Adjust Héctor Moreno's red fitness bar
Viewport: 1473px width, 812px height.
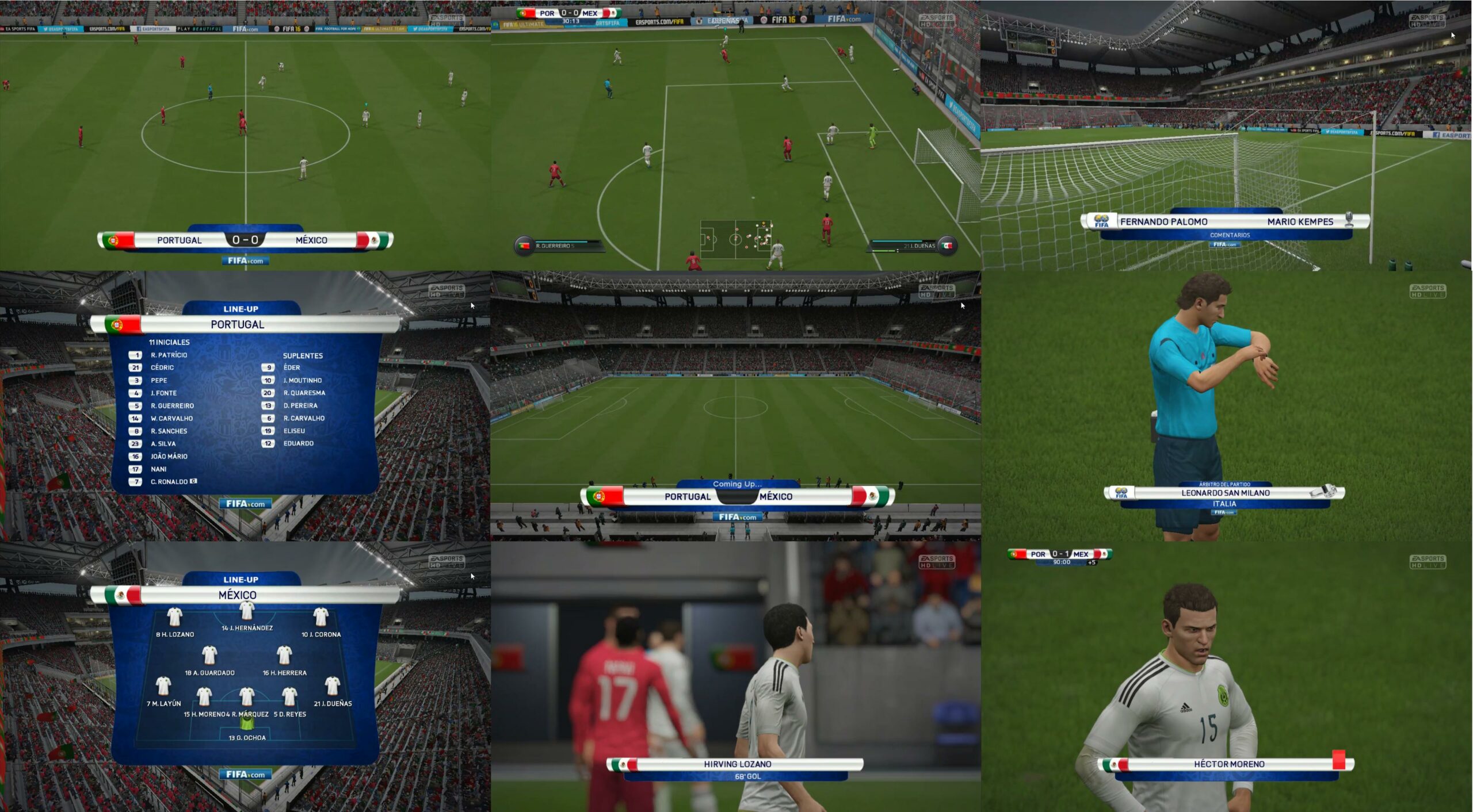[1338, 760]
